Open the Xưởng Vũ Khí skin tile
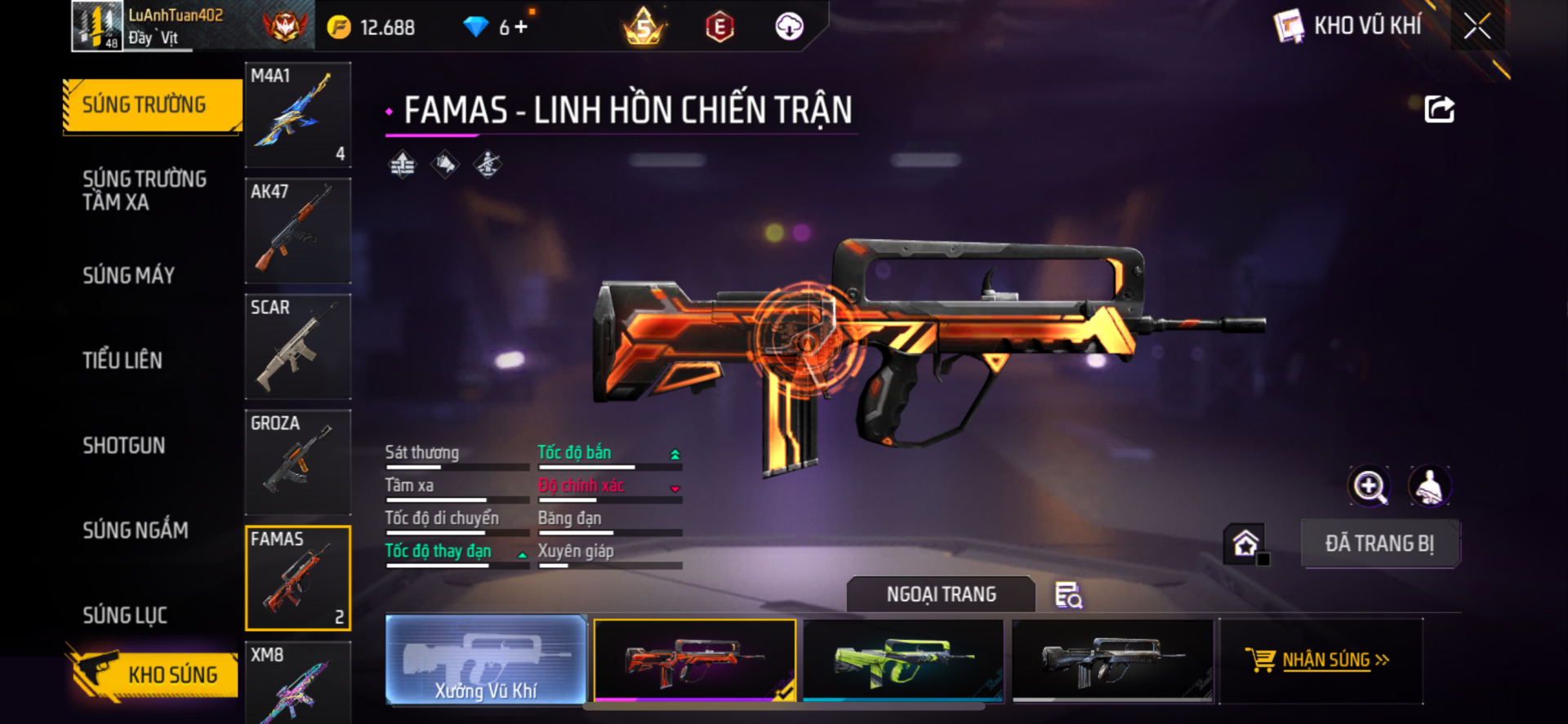1568x724 pixels. (x=486, y=660)
